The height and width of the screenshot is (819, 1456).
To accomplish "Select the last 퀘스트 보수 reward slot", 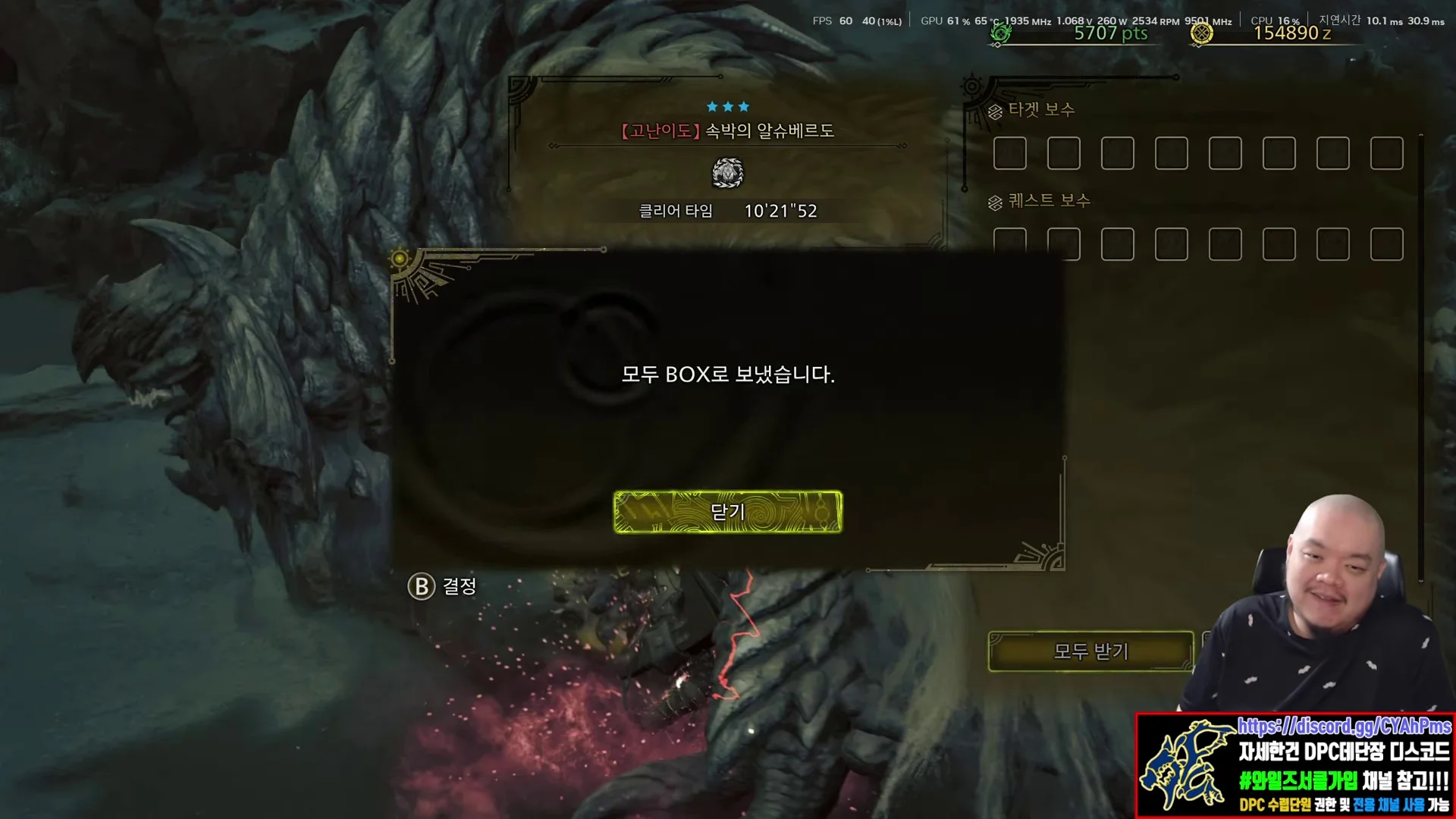I will (1385, 244).
